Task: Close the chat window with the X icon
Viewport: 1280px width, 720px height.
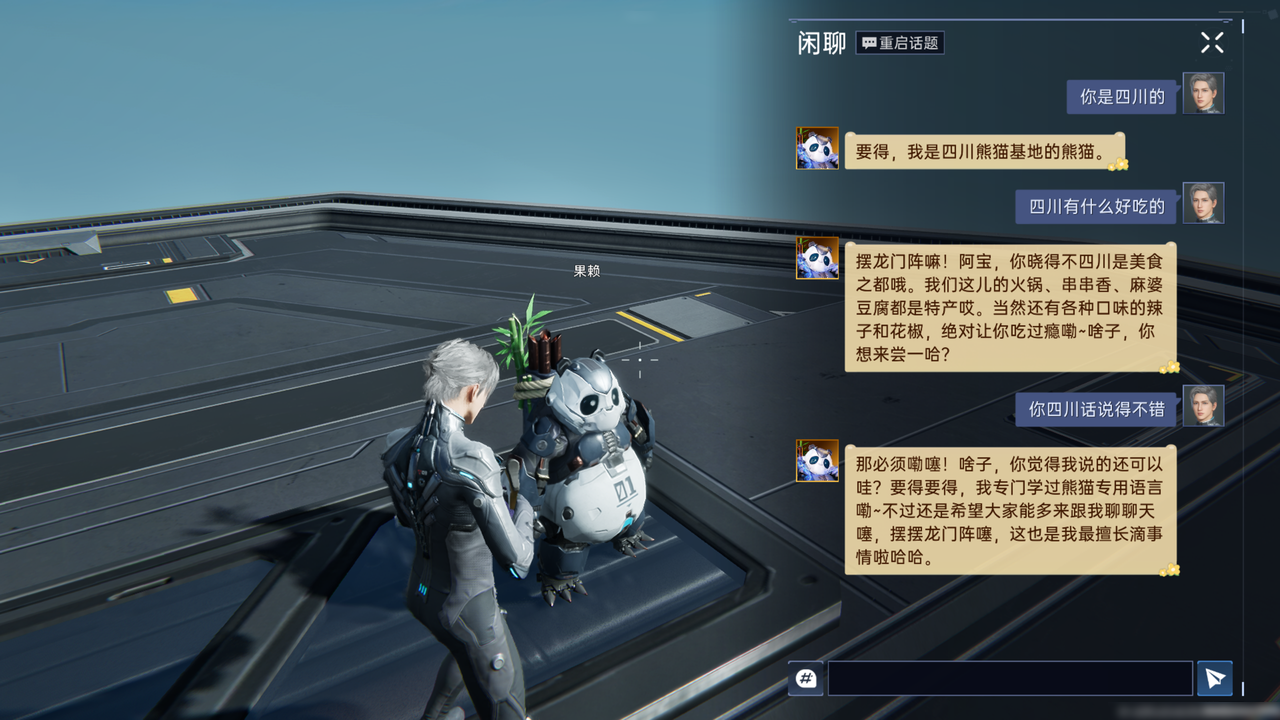Action: pos(1212,42)
